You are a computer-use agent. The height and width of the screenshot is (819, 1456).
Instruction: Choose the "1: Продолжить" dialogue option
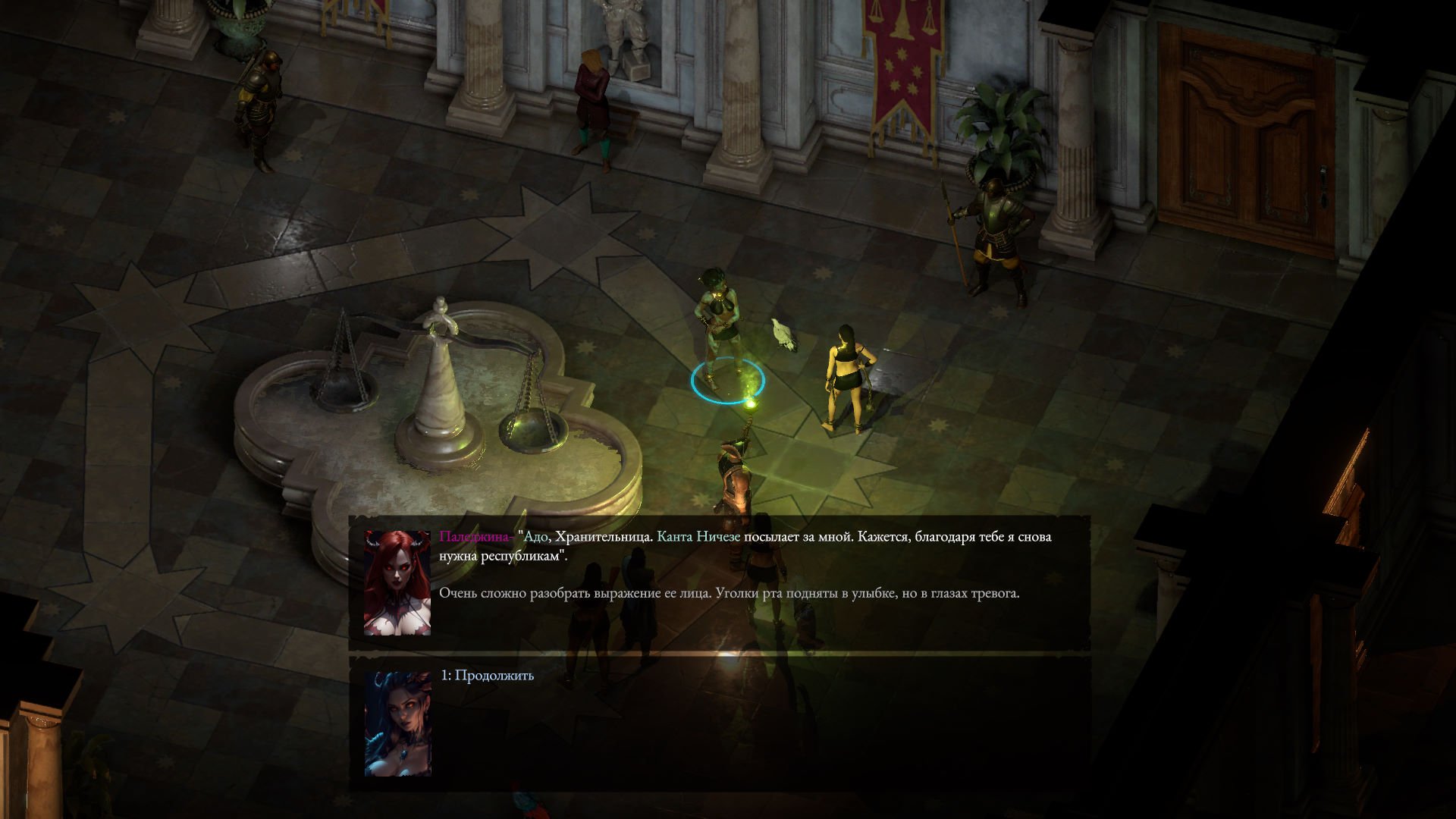(x=488, y=676)
